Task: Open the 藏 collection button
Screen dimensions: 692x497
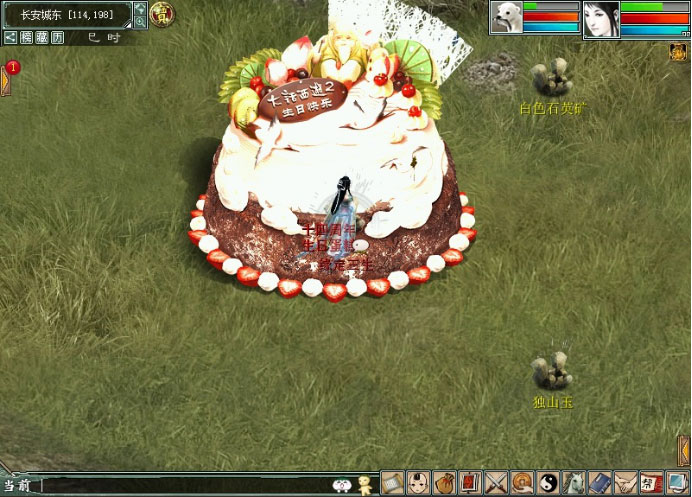Action: pos(42,37)
